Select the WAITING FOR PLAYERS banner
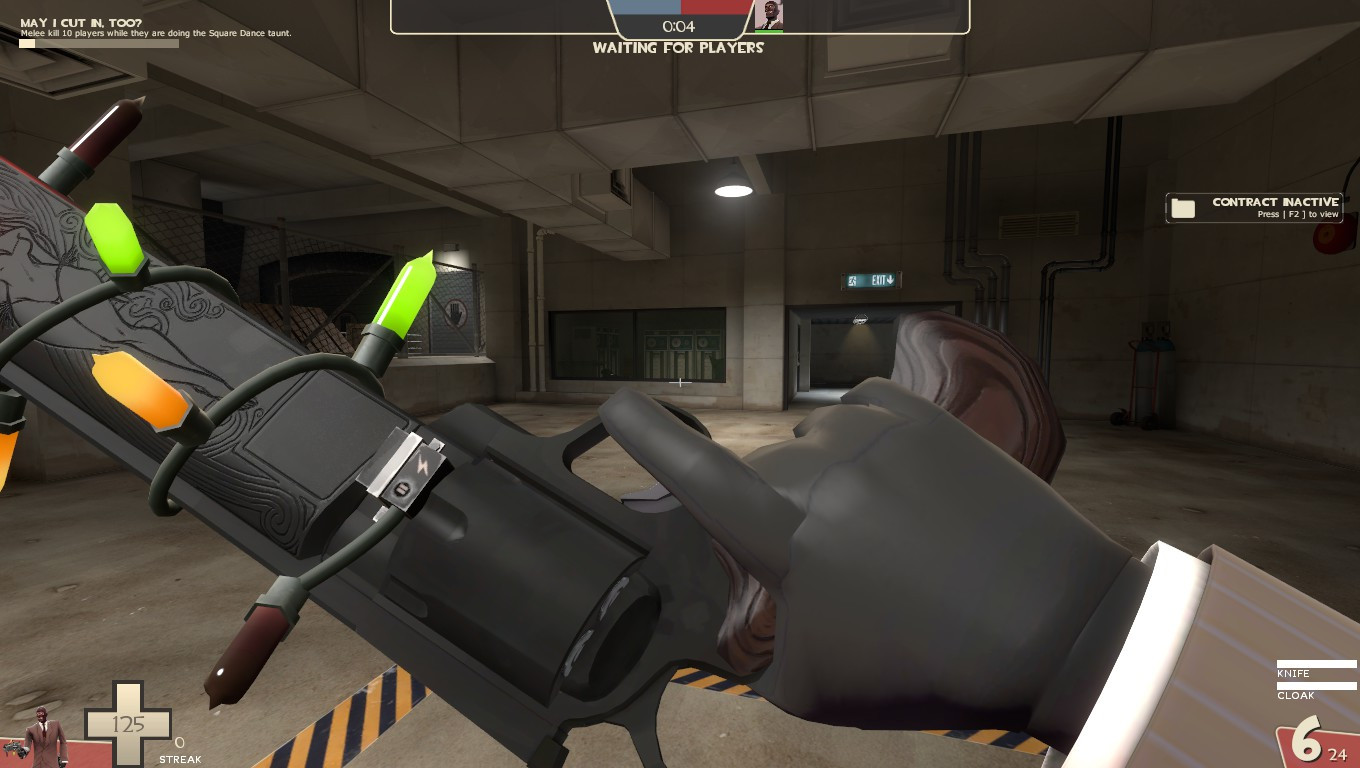Viewport: 1360px width, 768px height. tap(680, 47)
